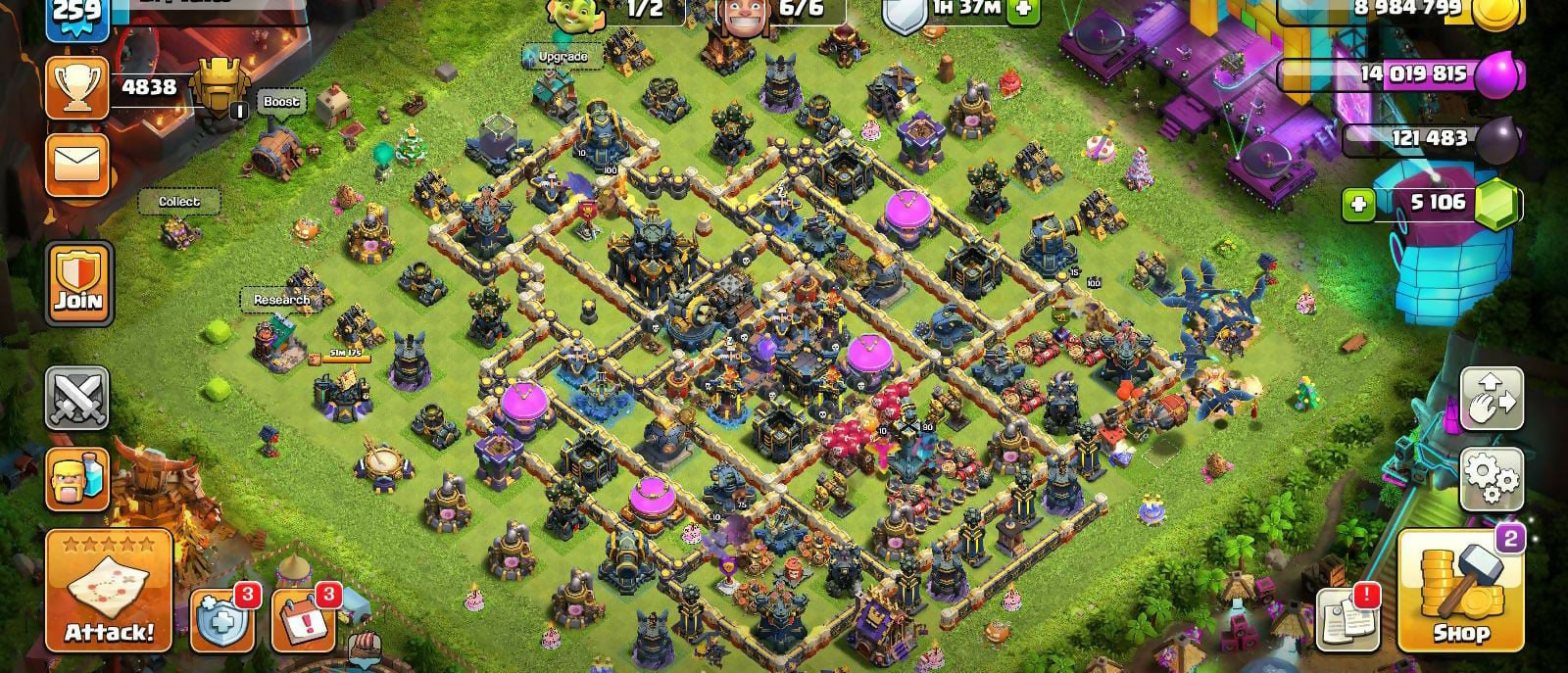Open the mail inbox envelope

click(x=79, y=164)
